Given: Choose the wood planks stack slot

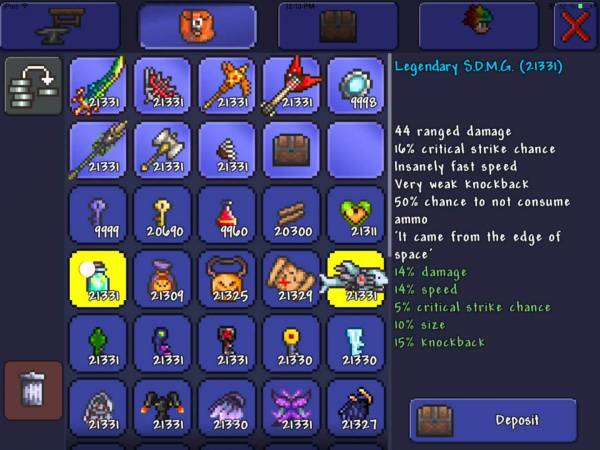Looking at the screenshot, I should [x=291, y=214].
